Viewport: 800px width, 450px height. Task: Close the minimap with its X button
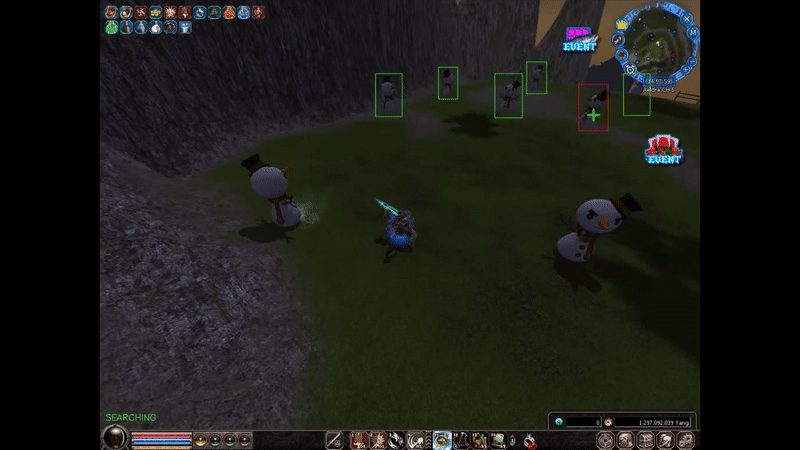[x=687, y=19]
